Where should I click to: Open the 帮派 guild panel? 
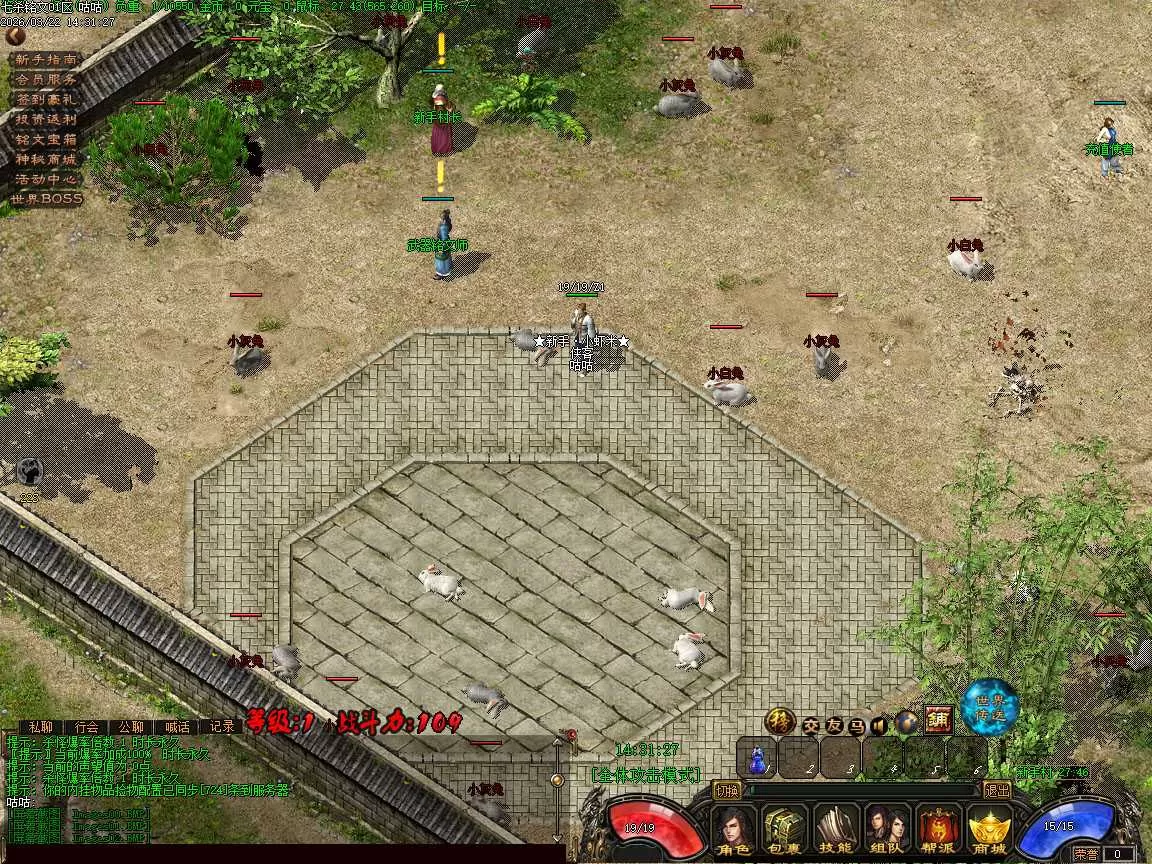click(938, 829)
